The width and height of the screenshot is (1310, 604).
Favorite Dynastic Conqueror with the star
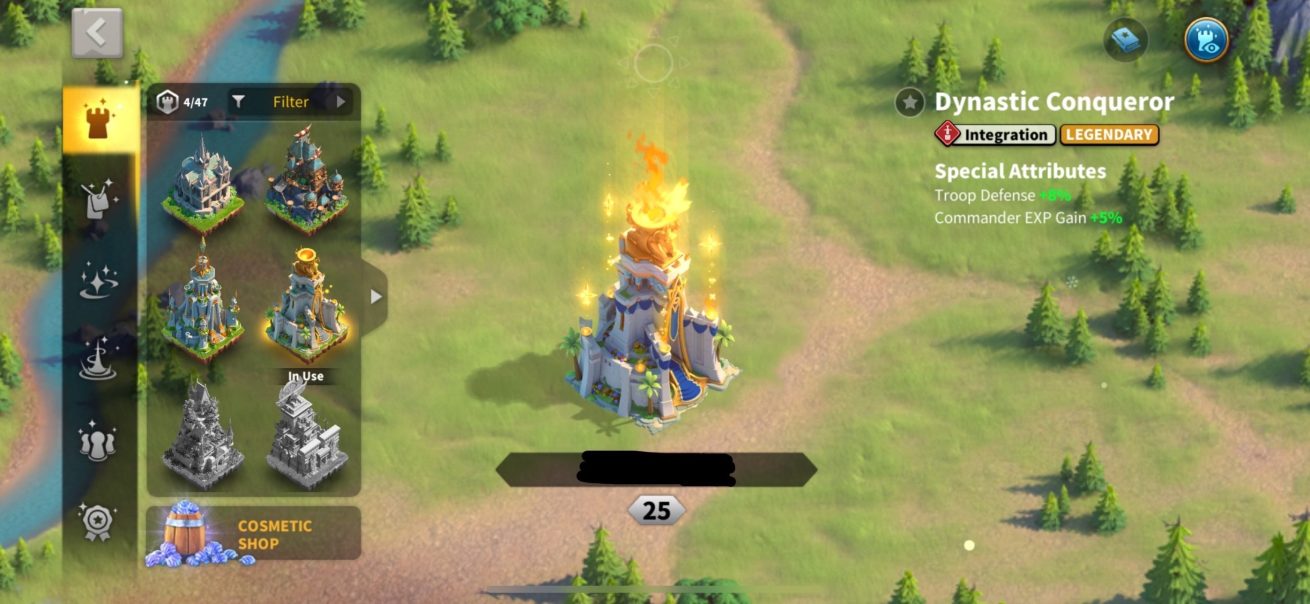[x=909, y=102]
